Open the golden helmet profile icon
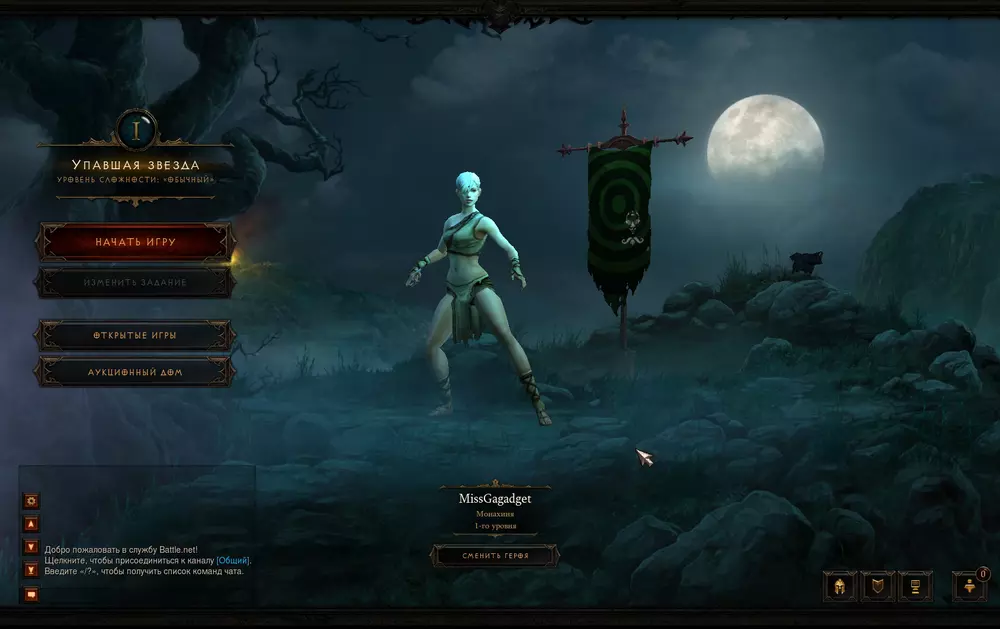Viewport: 1000px width, 629px height. tap(840, 586)
